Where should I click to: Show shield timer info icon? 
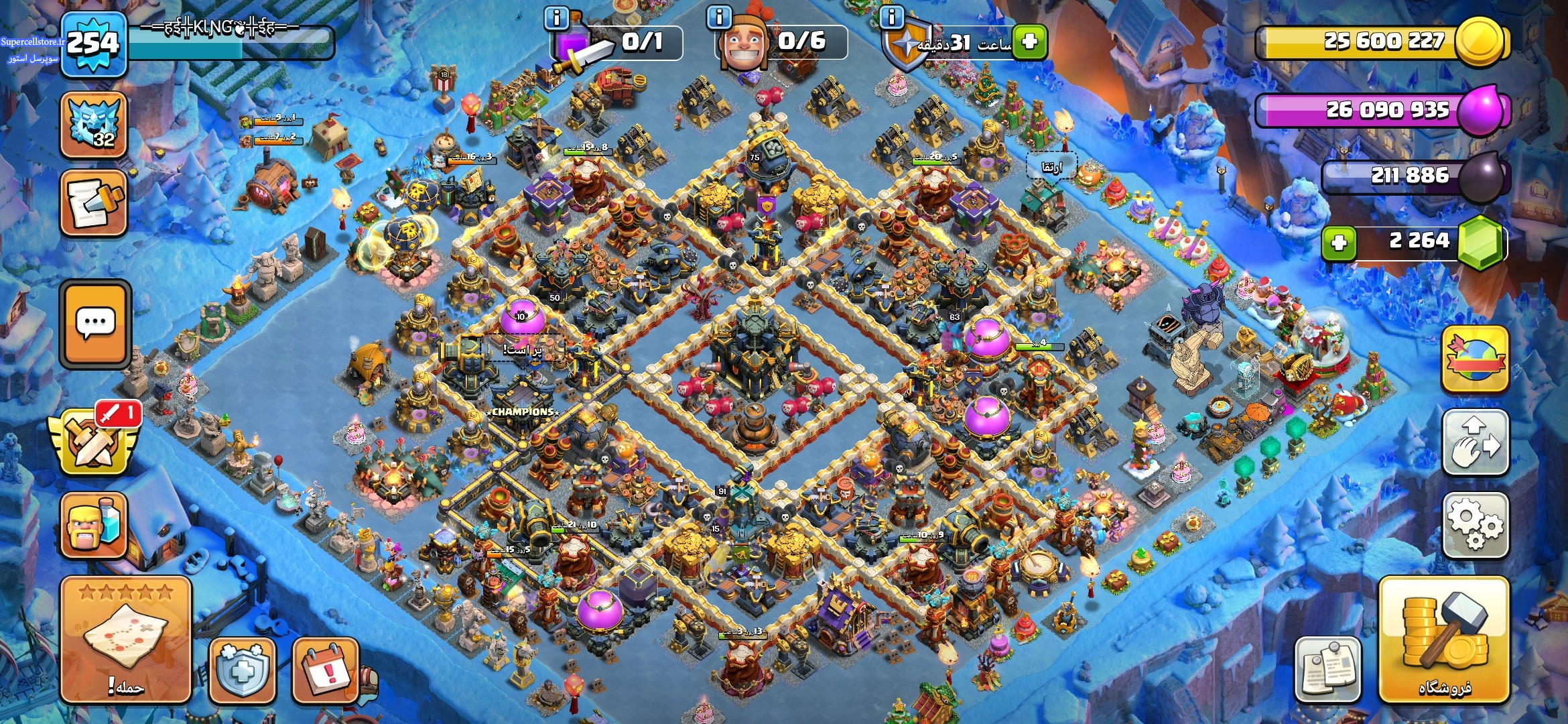[x=891, y=17]
